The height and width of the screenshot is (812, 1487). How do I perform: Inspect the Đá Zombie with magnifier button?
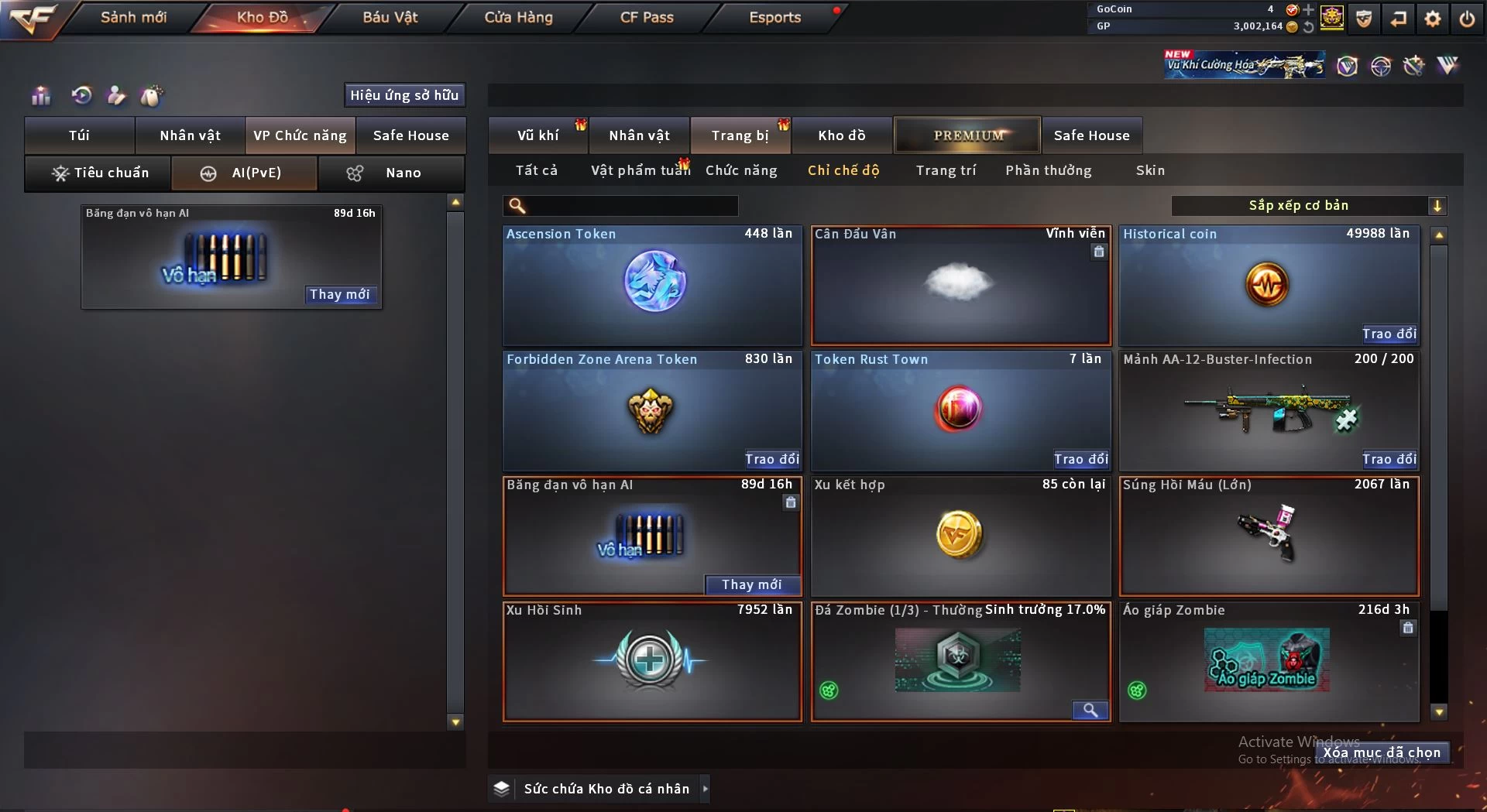[x=1090, y=710]
